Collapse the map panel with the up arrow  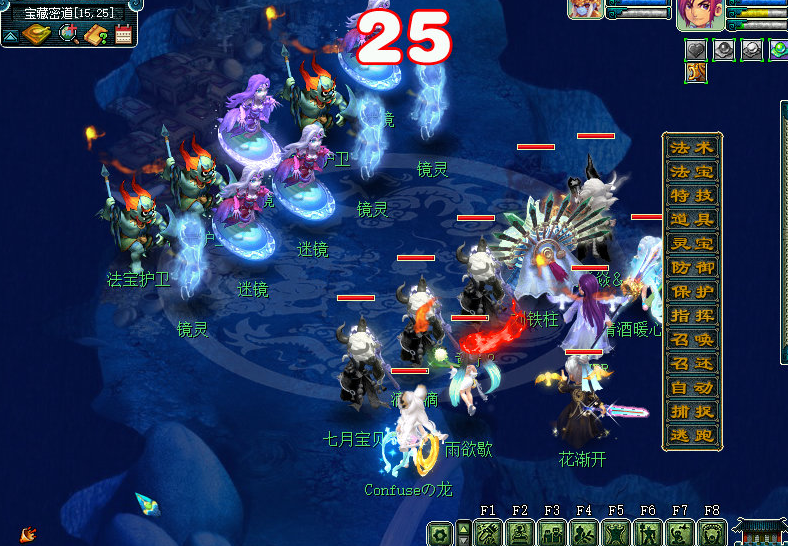click(11, 35)
